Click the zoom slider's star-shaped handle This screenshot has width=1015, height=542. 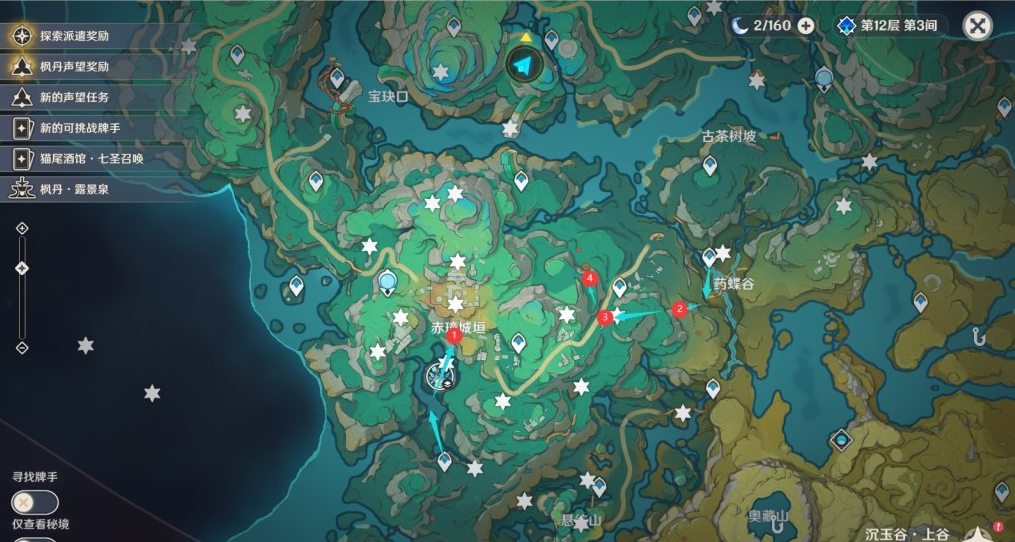22,268
